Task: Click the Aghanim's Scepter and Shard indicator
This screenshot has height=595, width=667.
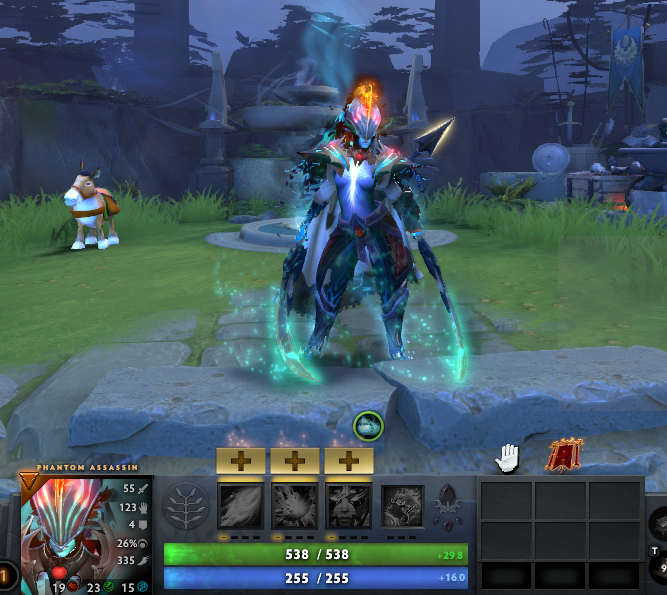Action: (x=446, y=506)
